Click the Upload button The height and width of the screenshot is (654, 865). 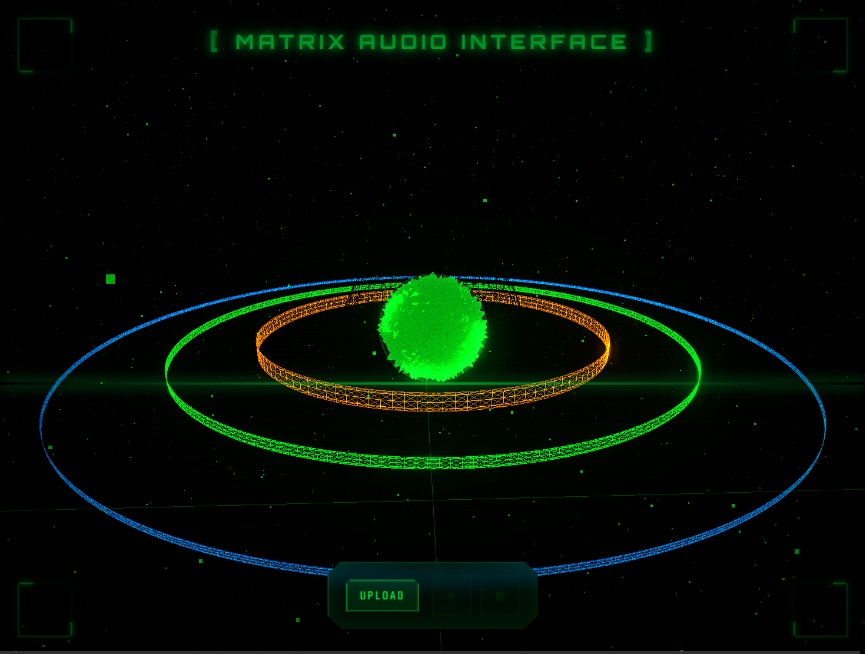[382, 596]
